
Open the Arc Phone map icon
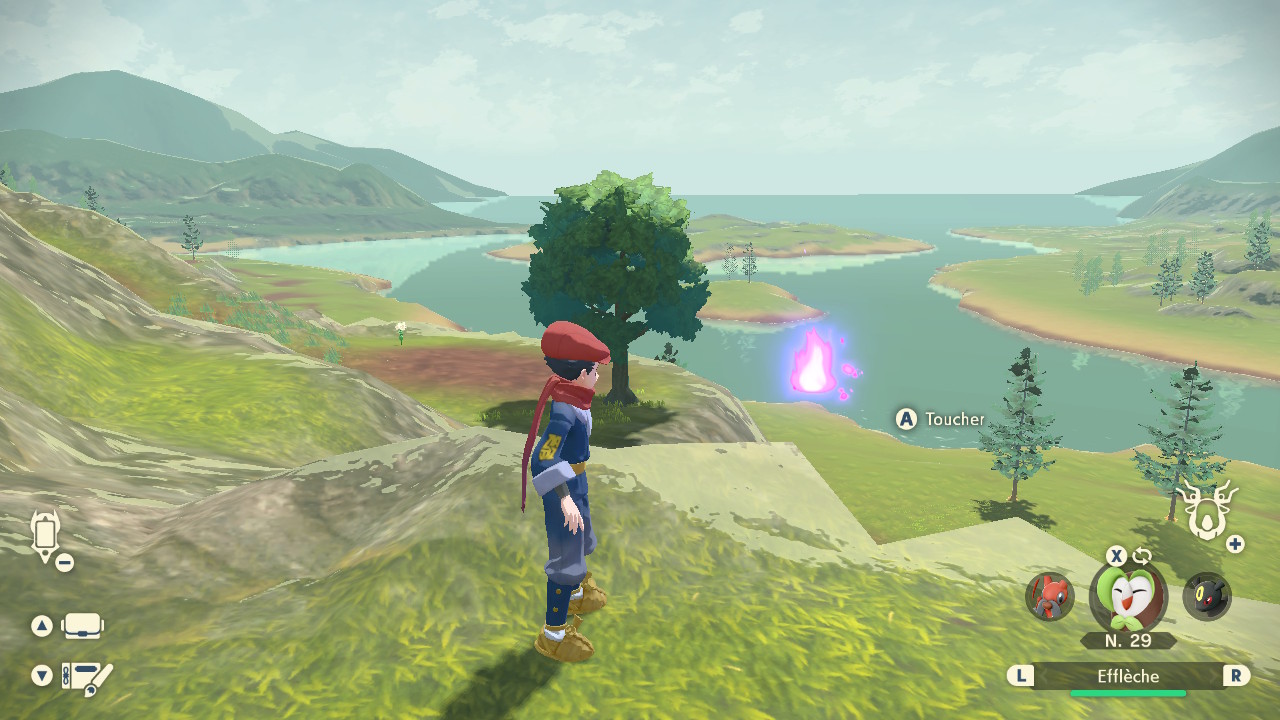point(45,535)
